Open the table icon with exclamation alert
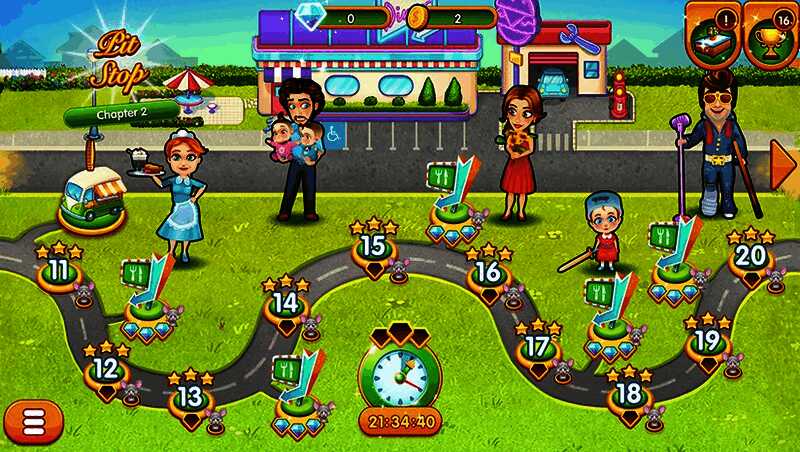The width and height of the screenshot is (800, 452). pos(713,33)
